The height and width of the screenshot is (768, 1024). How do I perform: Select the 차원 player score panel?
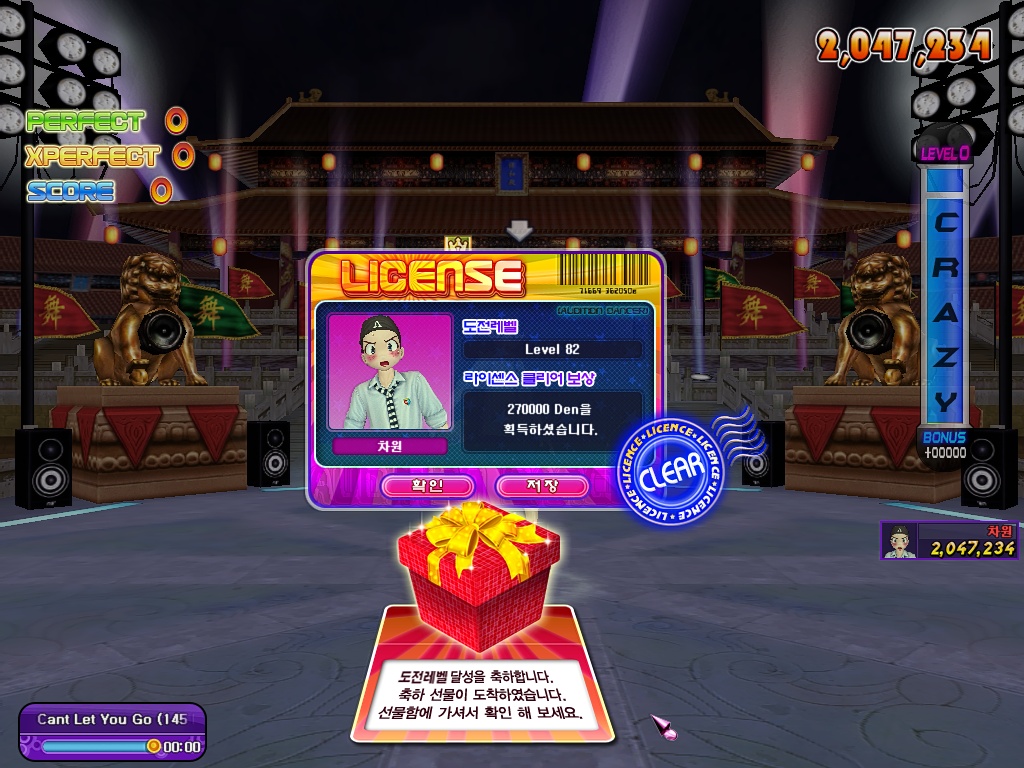coord(949,540)
